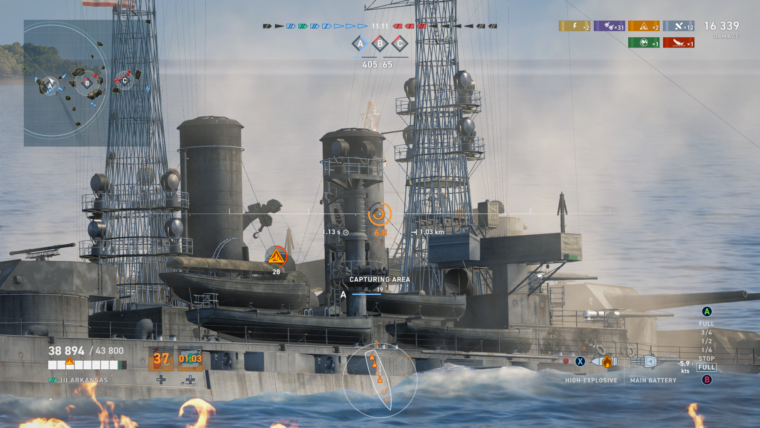Screen dimensions: 760x428
Task: Set engine throttle to 1/2 speed
Action: pos(706,341)
